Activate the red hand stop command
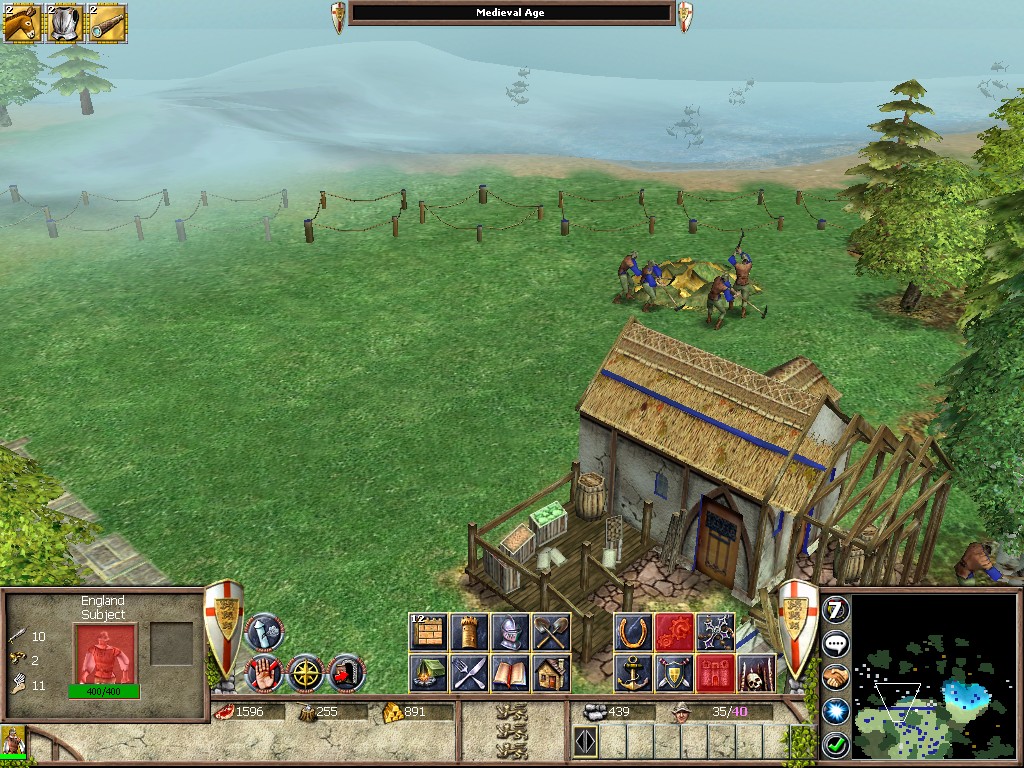Viewport: 1024px width, 768px height. tap(263, 673)
